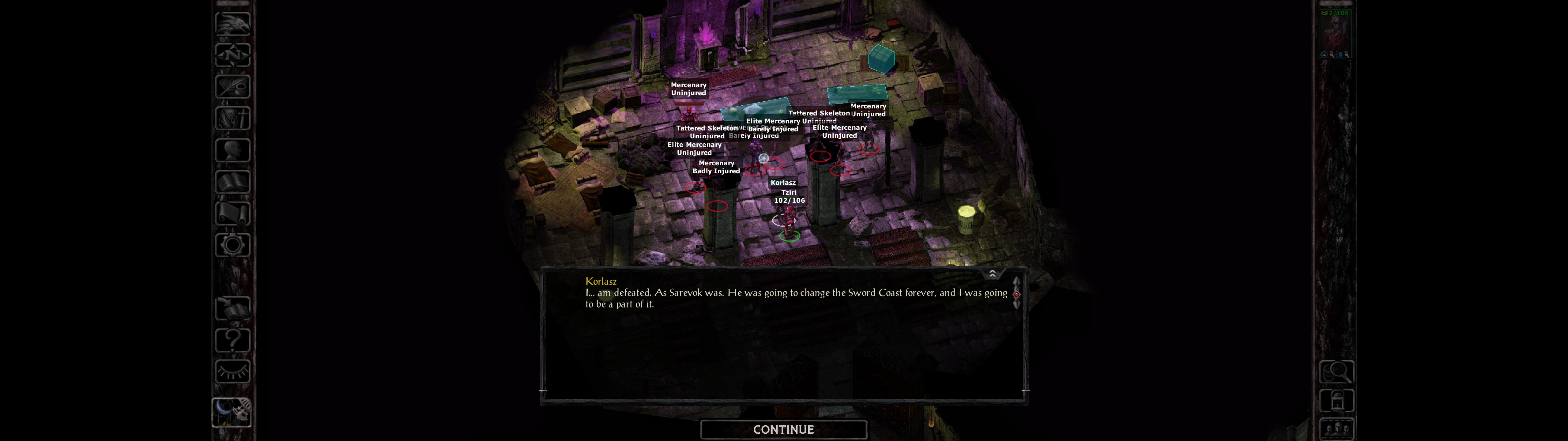Open the journal with the quill icon
The width and height of the screenshot is (1568, 441).
[232, 86]
